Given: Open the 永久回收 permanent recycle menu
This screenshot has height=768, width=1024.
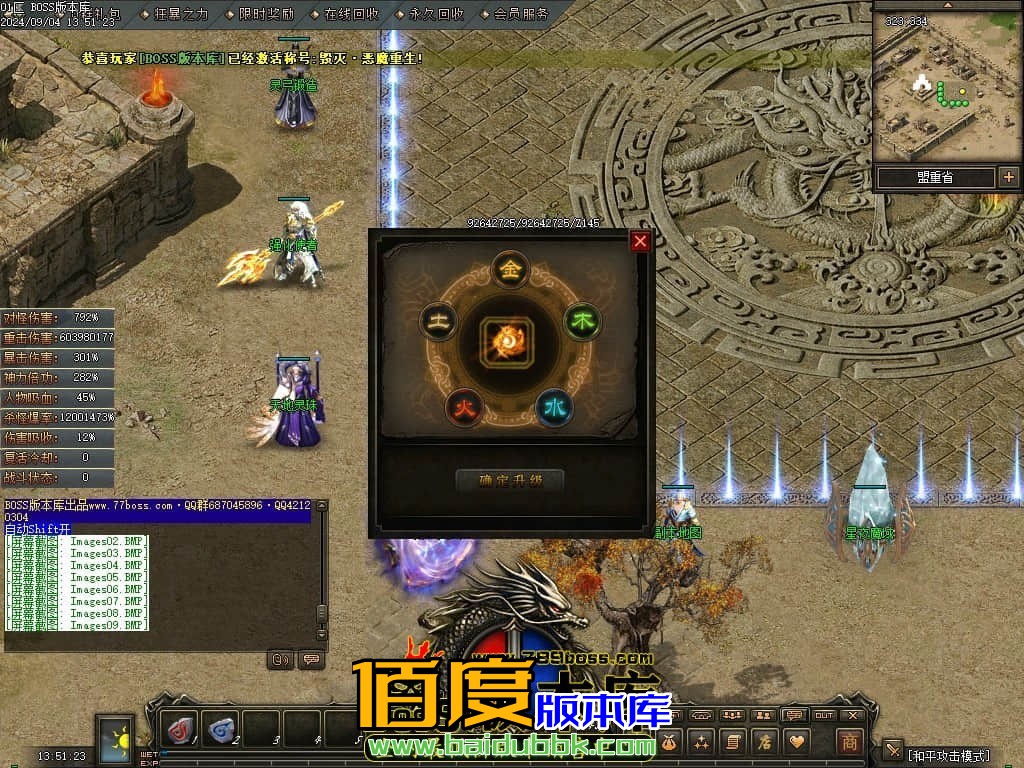Looking at the screenshot, I should (x=437, y=14).
